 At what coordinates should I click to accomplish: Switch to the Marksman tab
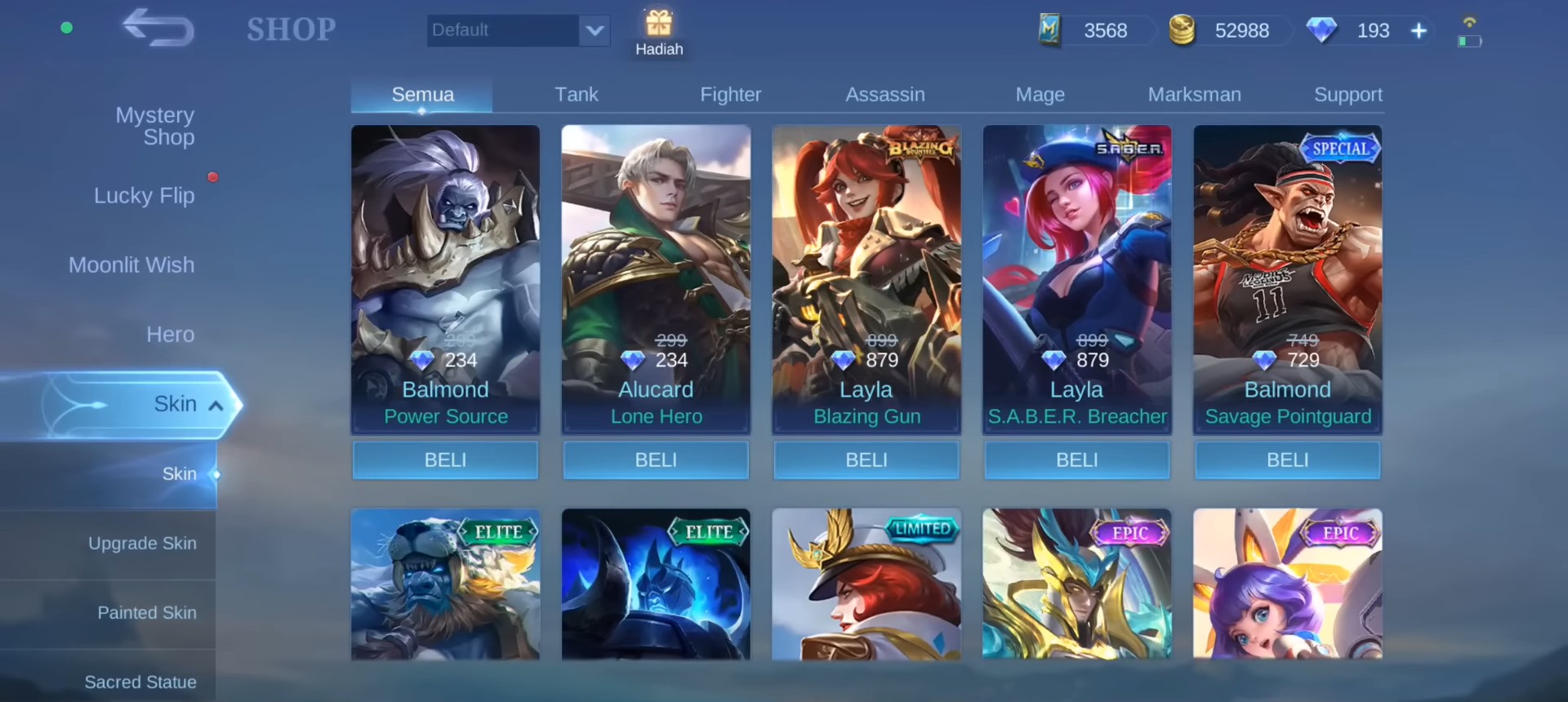[1195, 94]
